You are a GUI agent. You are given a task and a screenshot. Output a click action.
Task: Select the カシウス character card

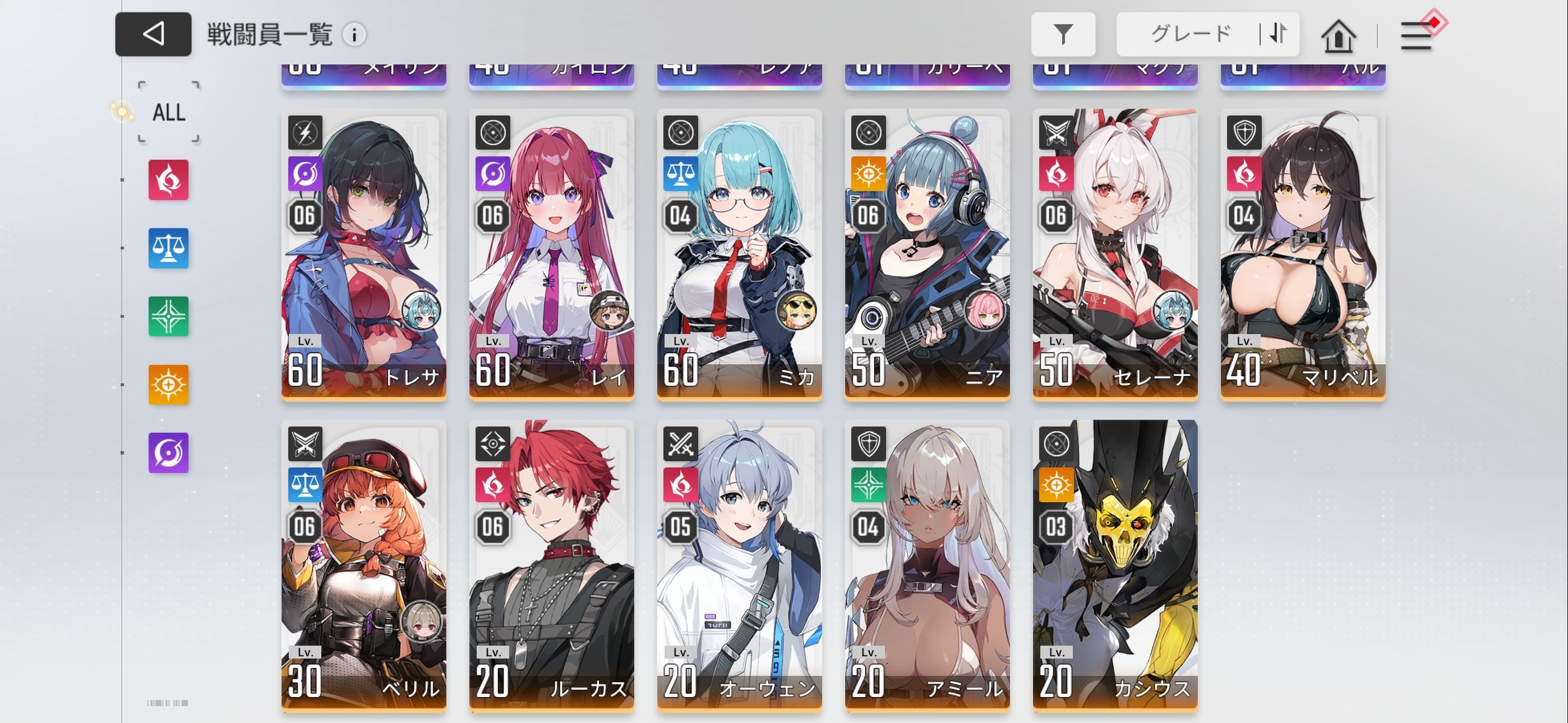pyautogui.click(x=1115, y=566)
